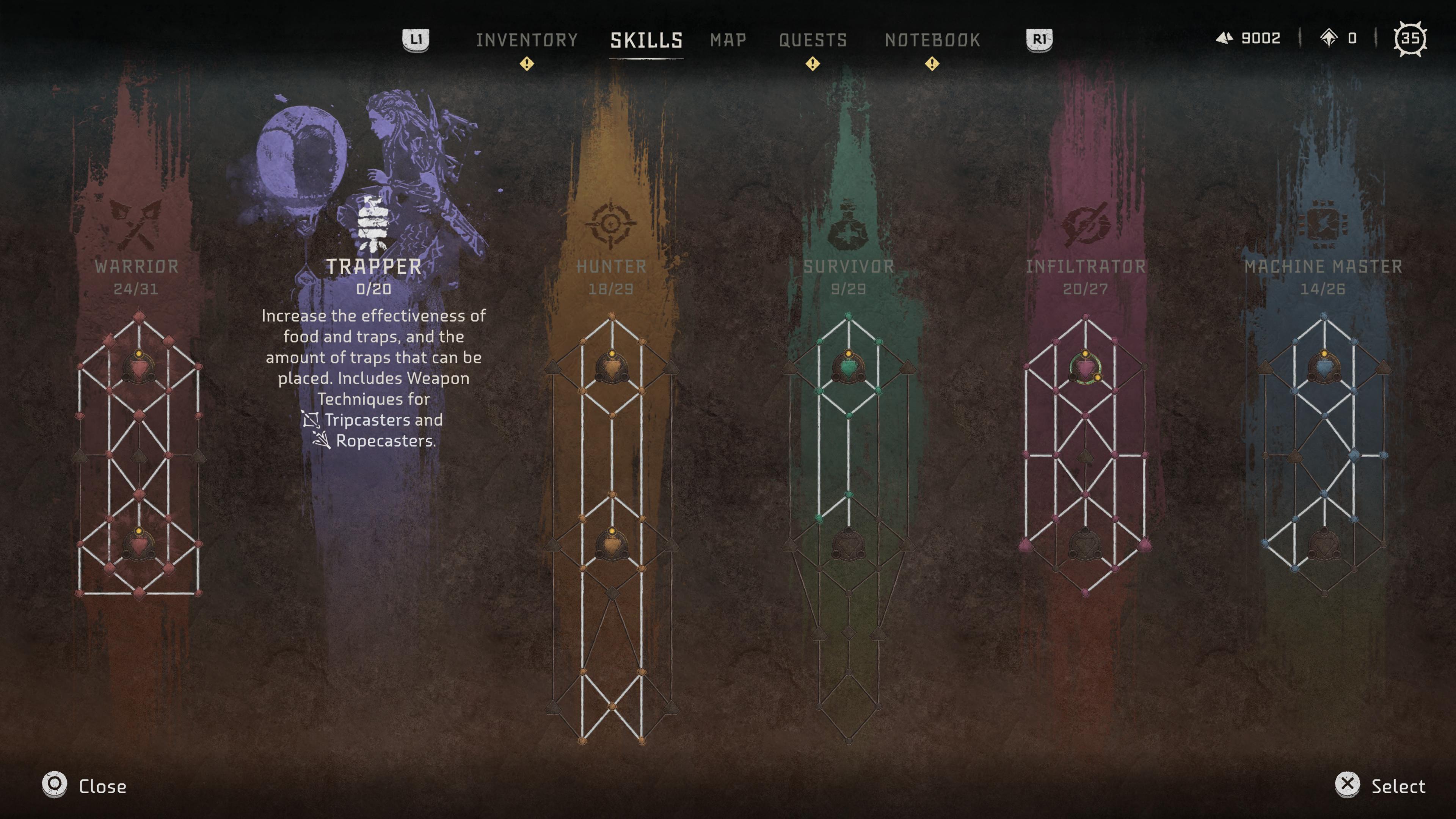Screen dimensions: 1456x819
Task: Select the Survivor skill tree
Action: (849, 267)
